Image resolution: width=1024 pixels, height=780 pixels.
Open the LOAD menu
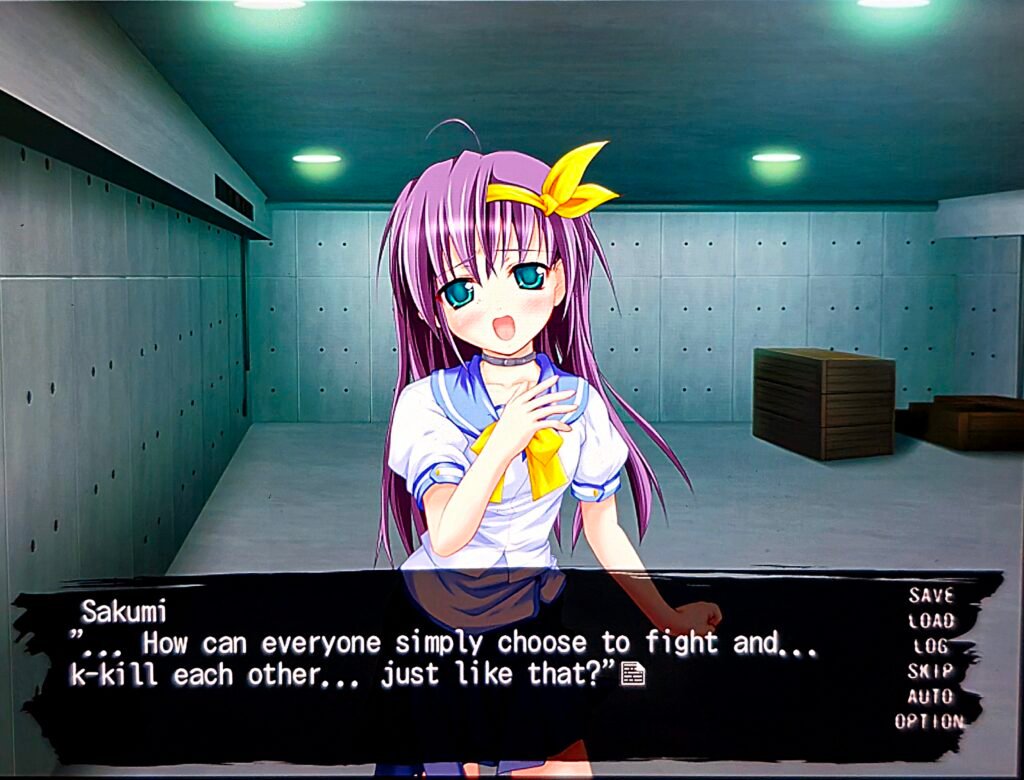(931, 620)
